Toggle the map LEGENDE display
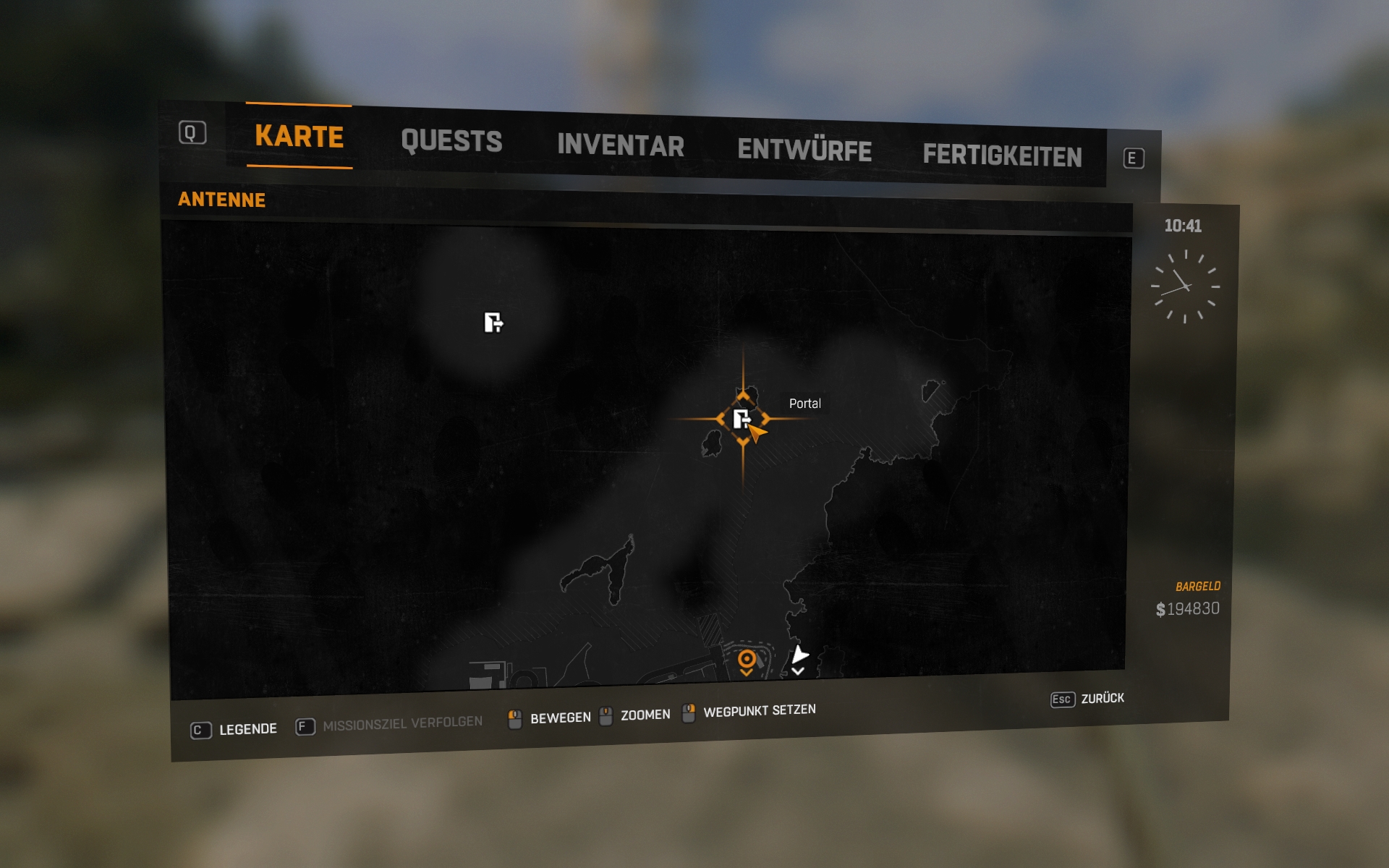The width and height of the screenshot is (1389, 868). click(x=249, y=729)
